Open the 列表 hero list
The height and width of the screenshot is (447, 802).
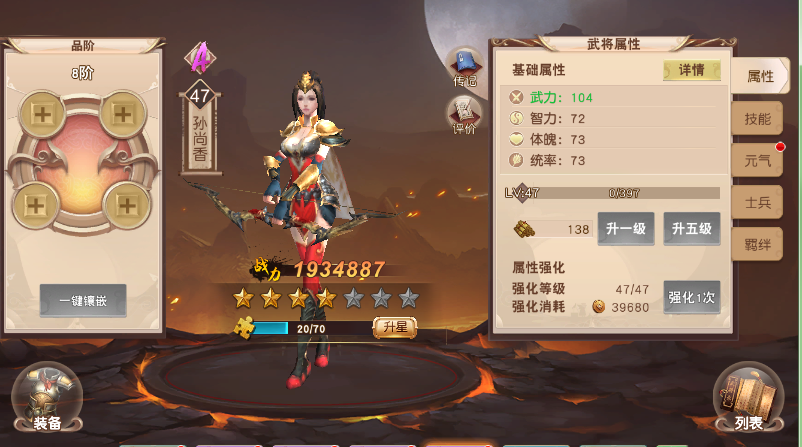point(748,398)
